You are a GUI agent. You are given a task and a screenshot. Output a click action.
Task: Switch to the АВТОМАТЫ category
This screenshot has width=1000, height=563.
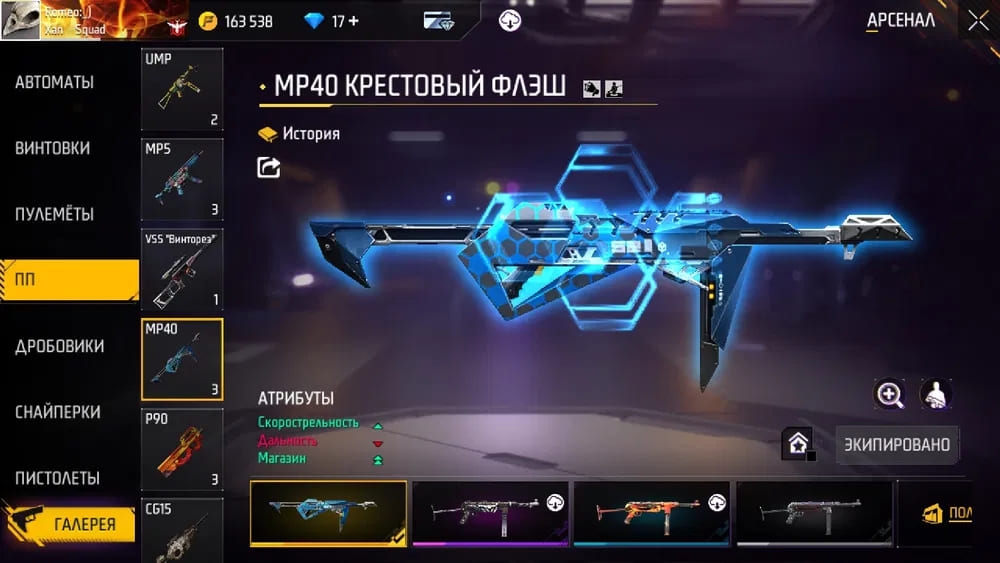tap(55, 83)
